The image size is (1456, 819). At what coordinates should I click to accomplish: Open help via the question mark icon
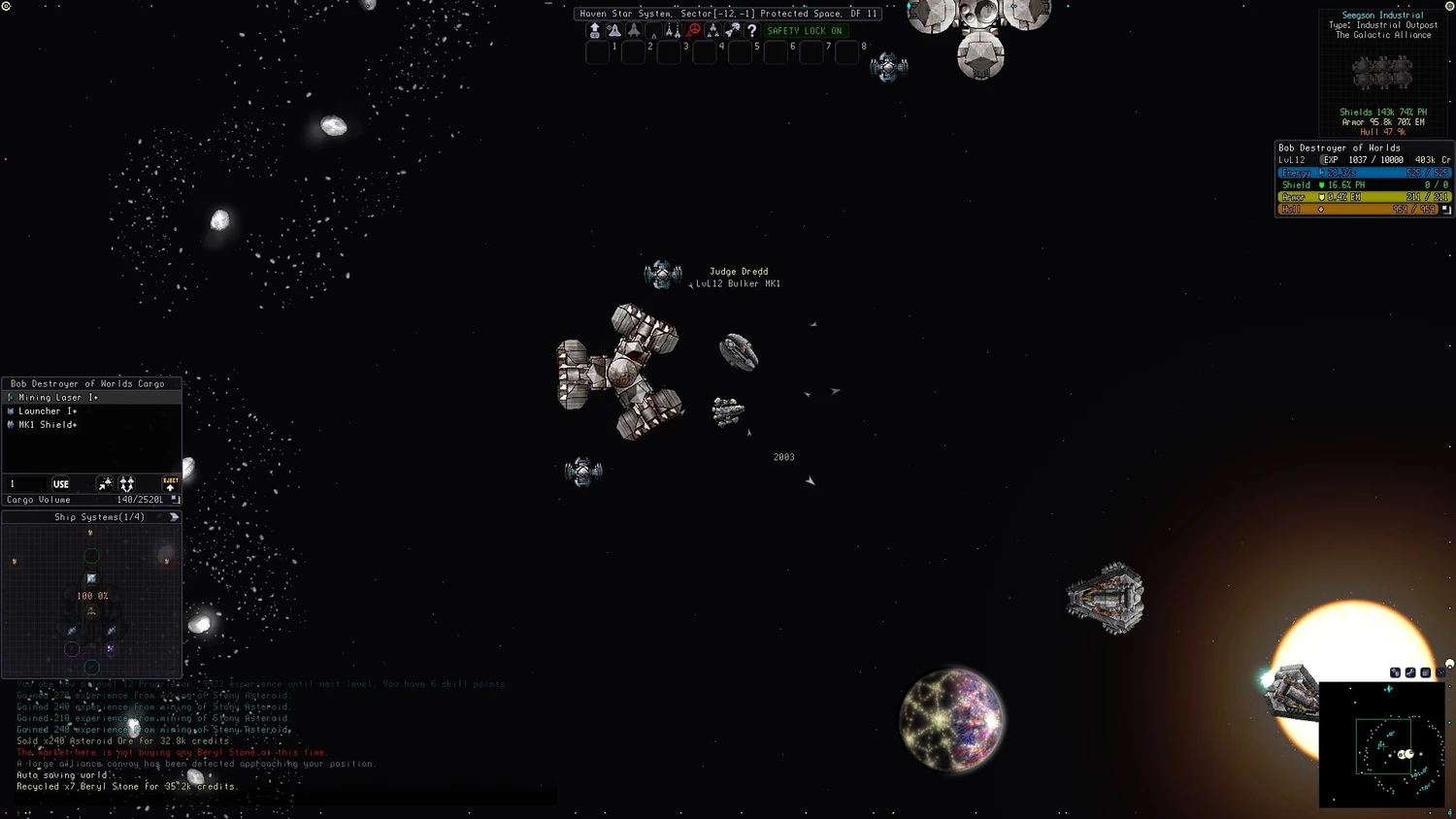pos(751,31)
